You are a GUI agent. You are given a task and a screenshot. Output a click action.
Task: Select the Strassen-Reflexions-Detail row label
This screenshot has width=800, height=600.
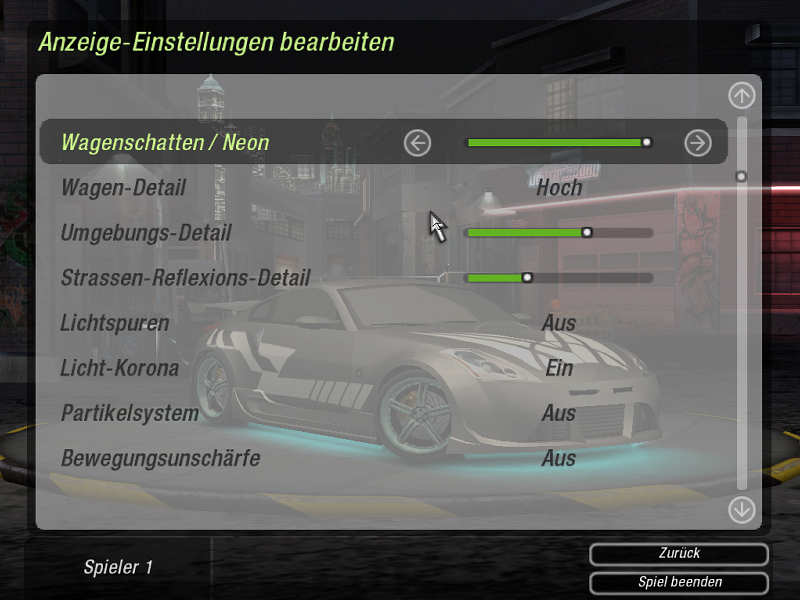coord(185,278)
